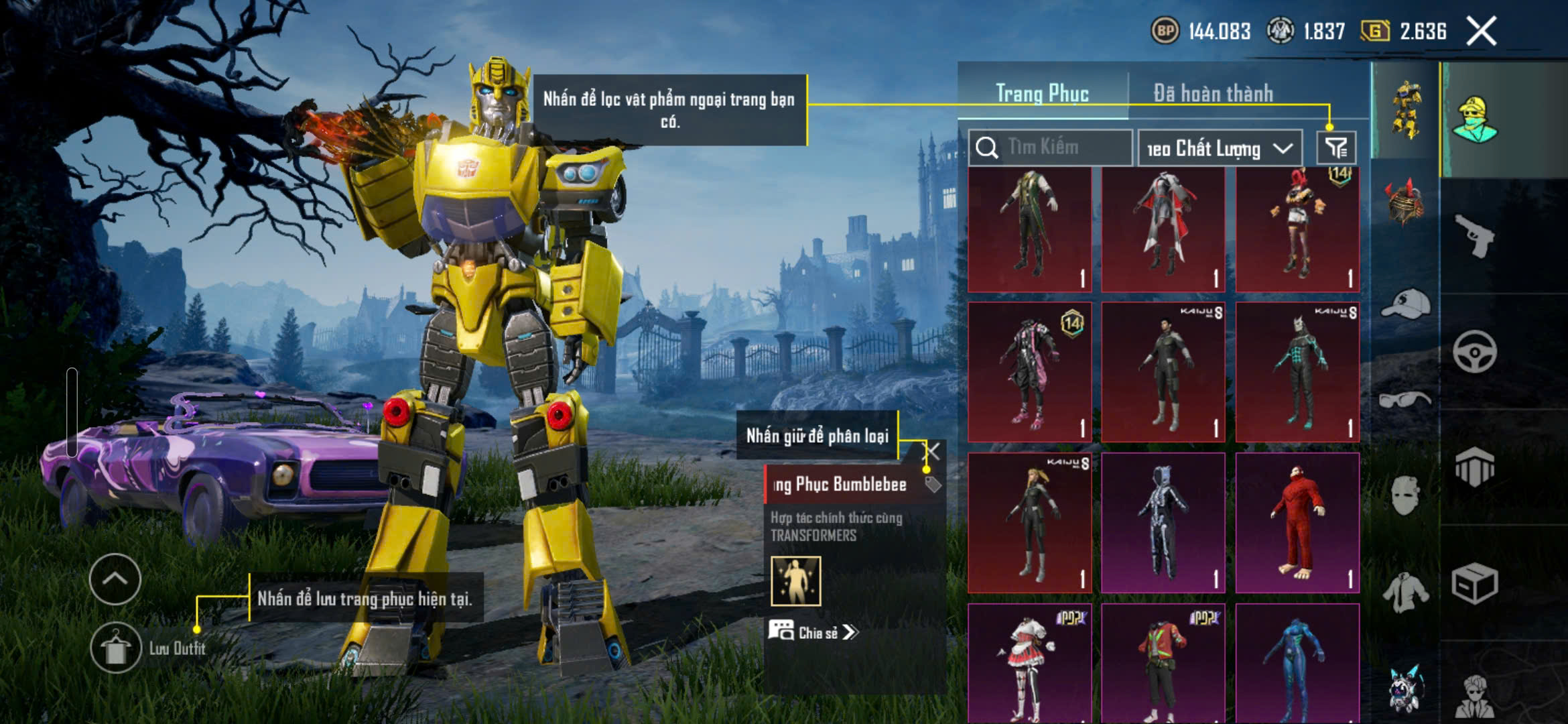The image size is (1568, 724).
Task: Play the Bumblebee outfit emote preview
Action: pyautogui.click(x=795, y=581)
